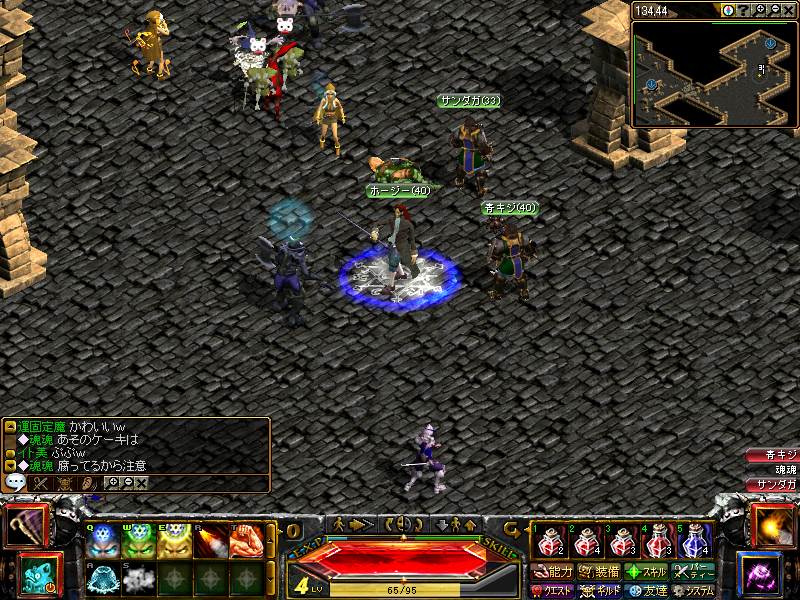Activate the flexing arm skill on T
The image size is (800, 600).
pos(244,542)
